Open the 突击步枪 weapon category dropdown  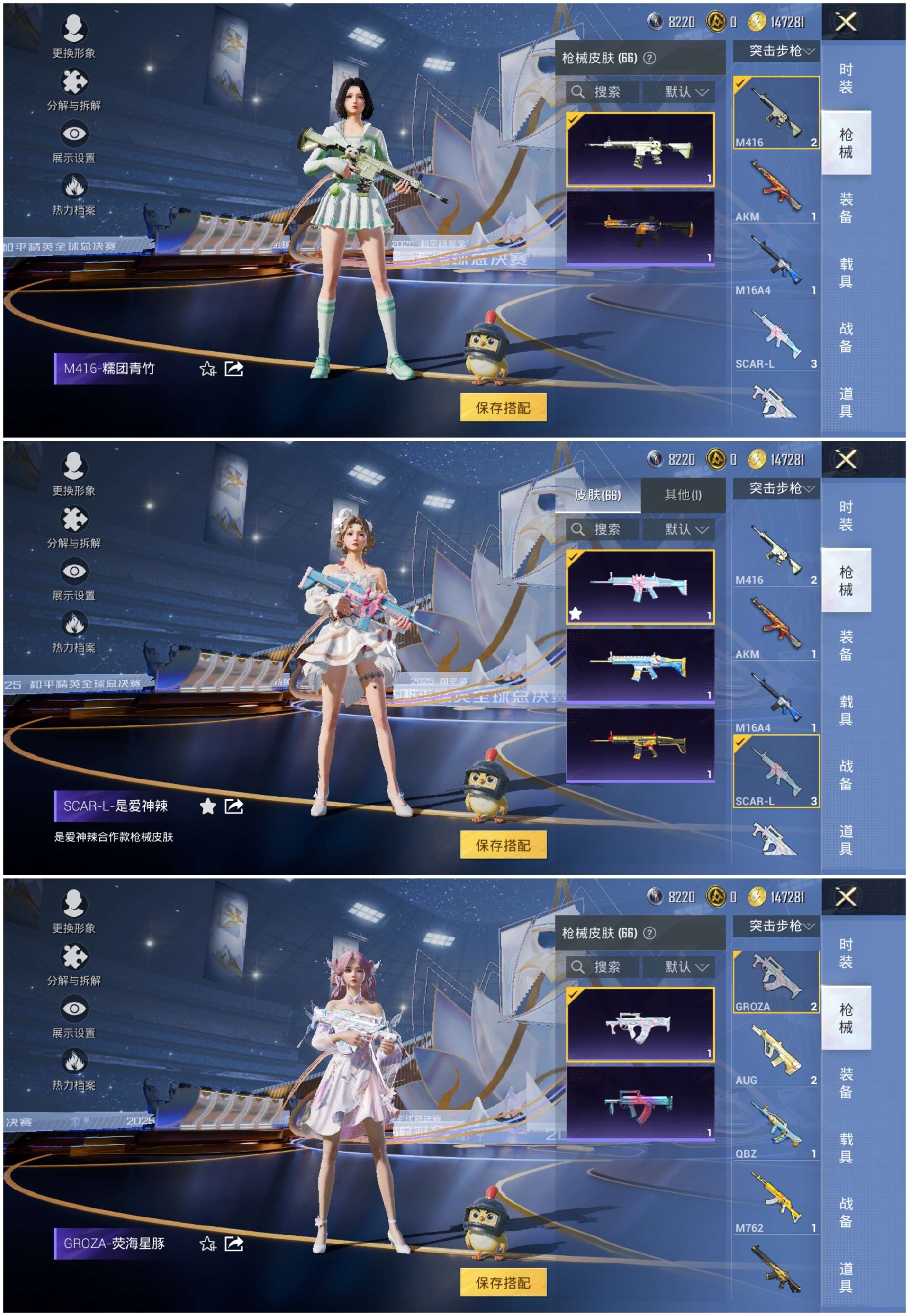click(777, 51)
